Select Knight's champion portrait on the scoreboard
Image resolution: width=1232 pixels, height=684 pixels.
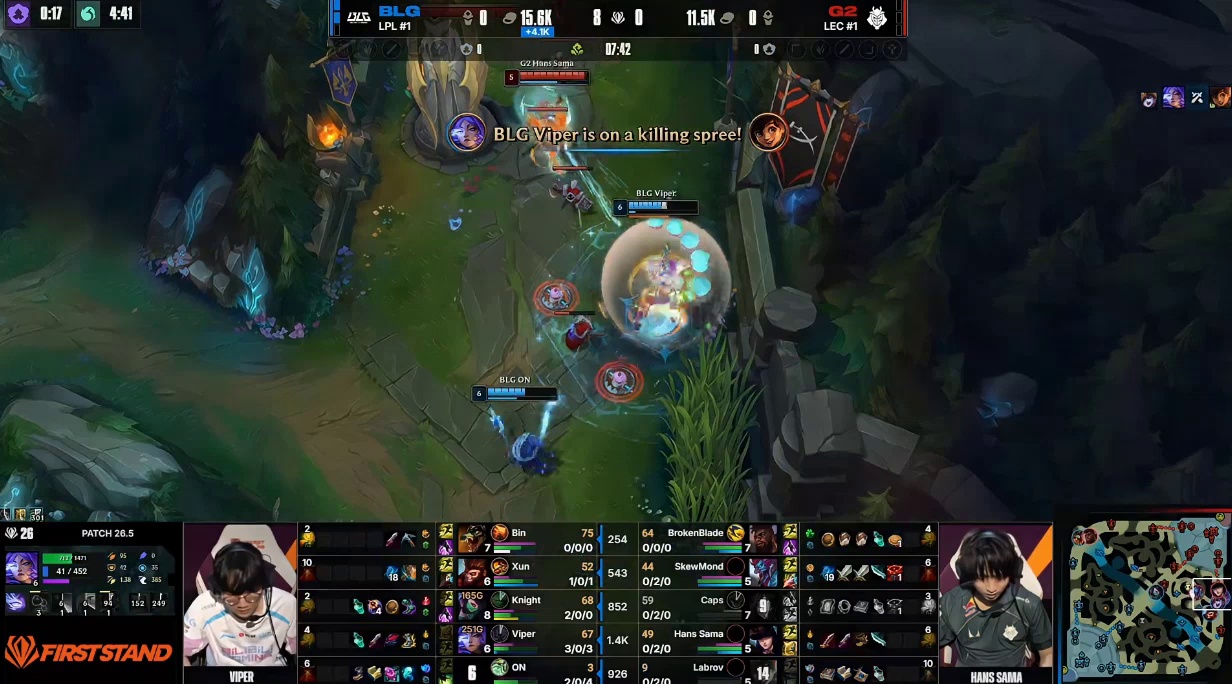(471, 606)
